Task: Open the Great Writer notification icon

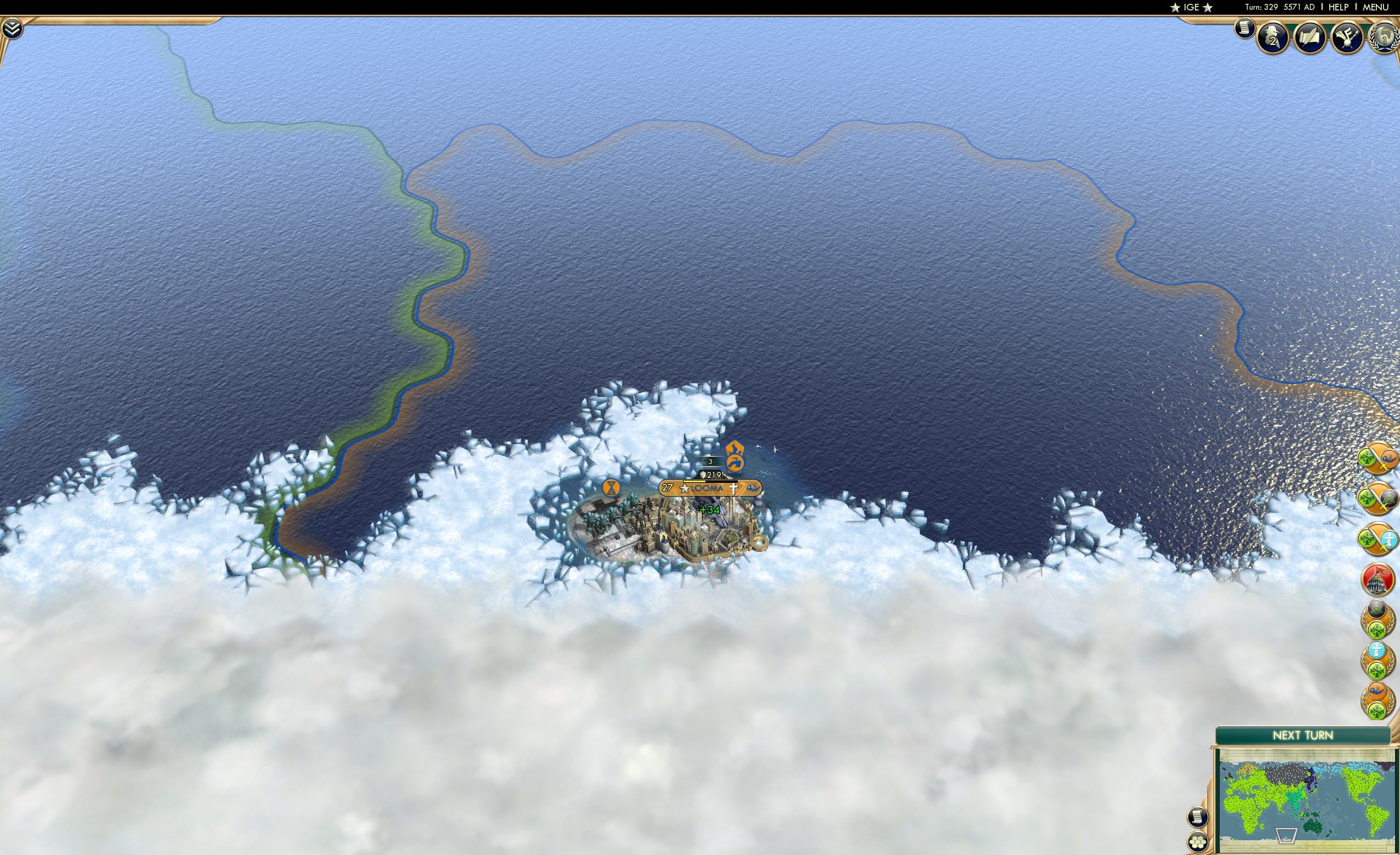Action: coord(1310,38)
